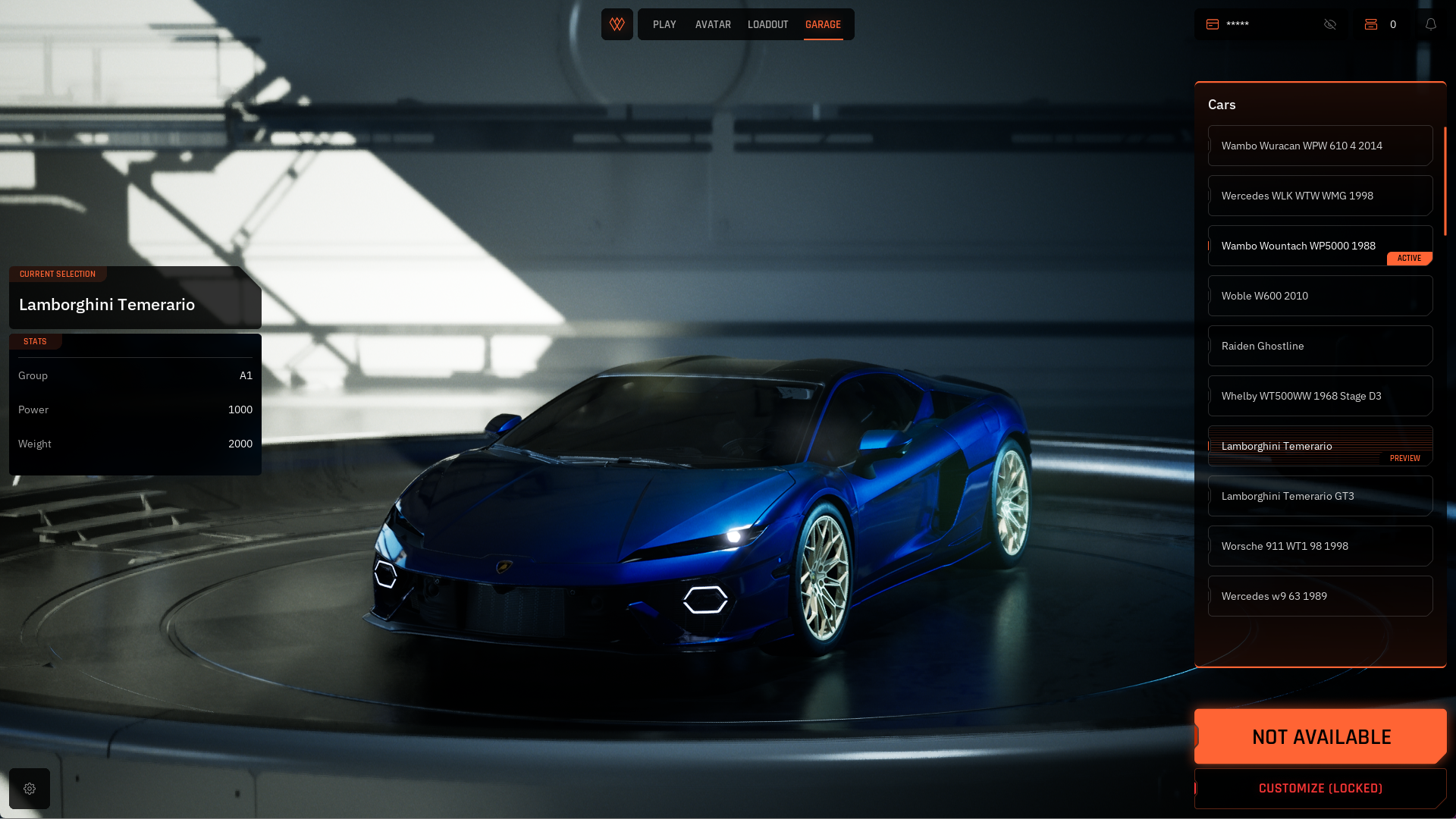
Task: Select Raiden Ghostline from car list
Action: tap(1319, 346)
